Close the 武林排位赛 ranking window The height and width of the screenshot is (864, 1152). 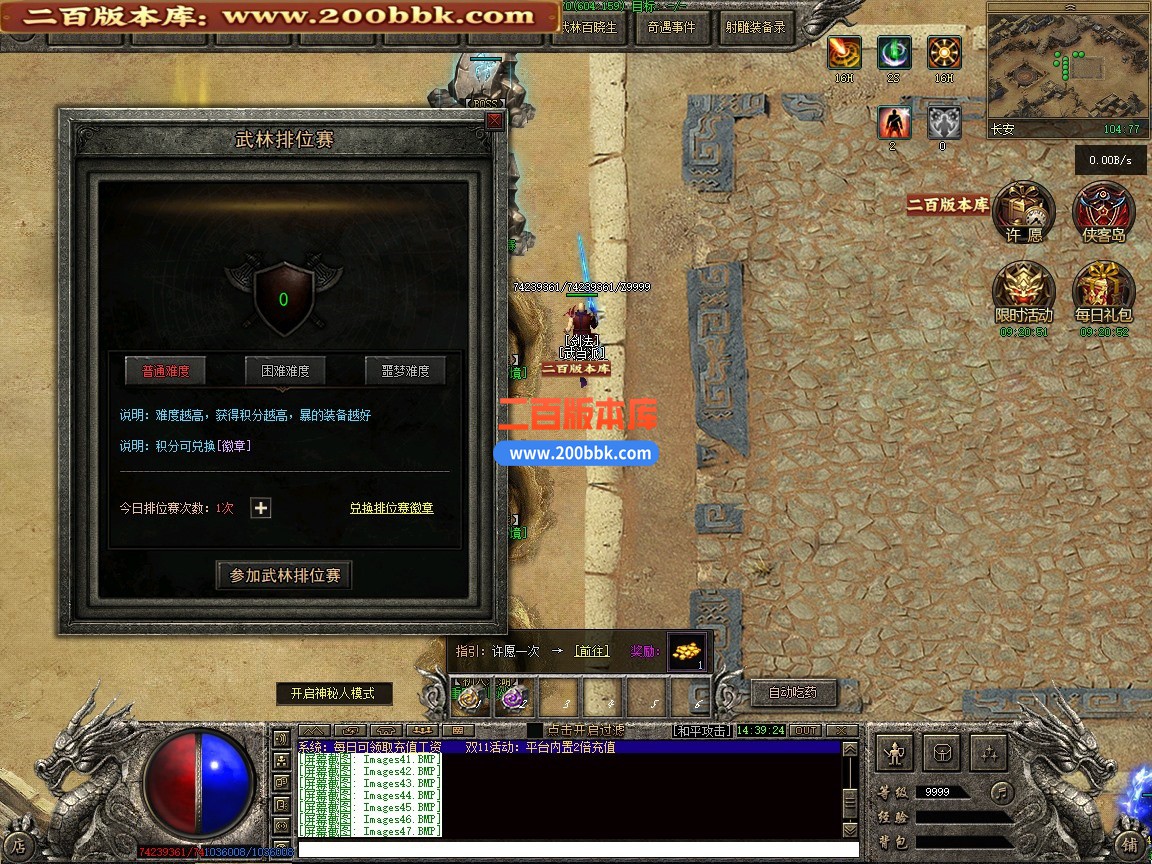point(494,121)
